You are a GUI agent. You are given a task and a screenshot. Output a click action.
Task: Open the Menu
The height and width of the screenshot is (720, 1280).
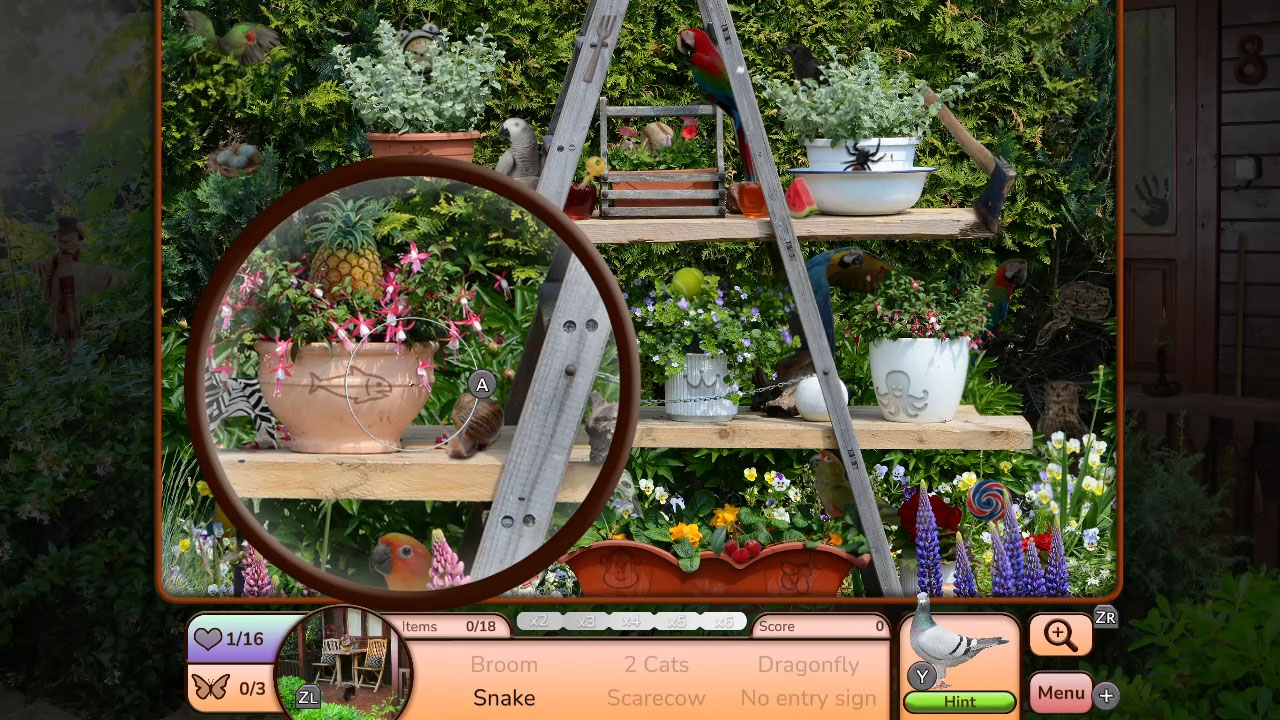pyautogui.click(x=1061, y=692)
